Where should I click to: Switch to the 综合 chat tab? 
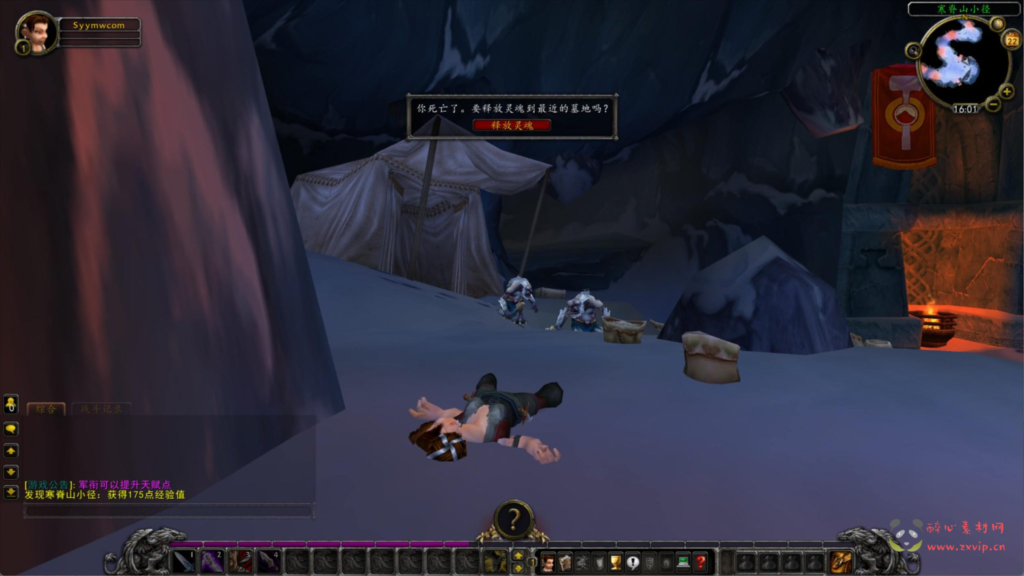pos(46,408)
